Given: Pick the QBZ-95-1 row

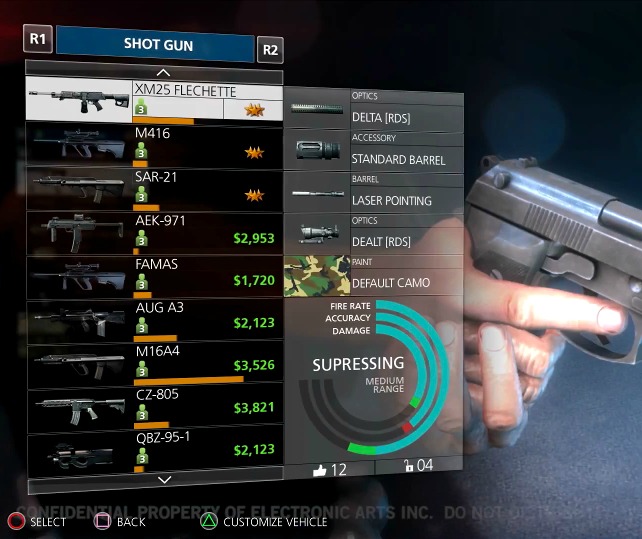Looking at the screenshot, I should [x=154, y=450].
